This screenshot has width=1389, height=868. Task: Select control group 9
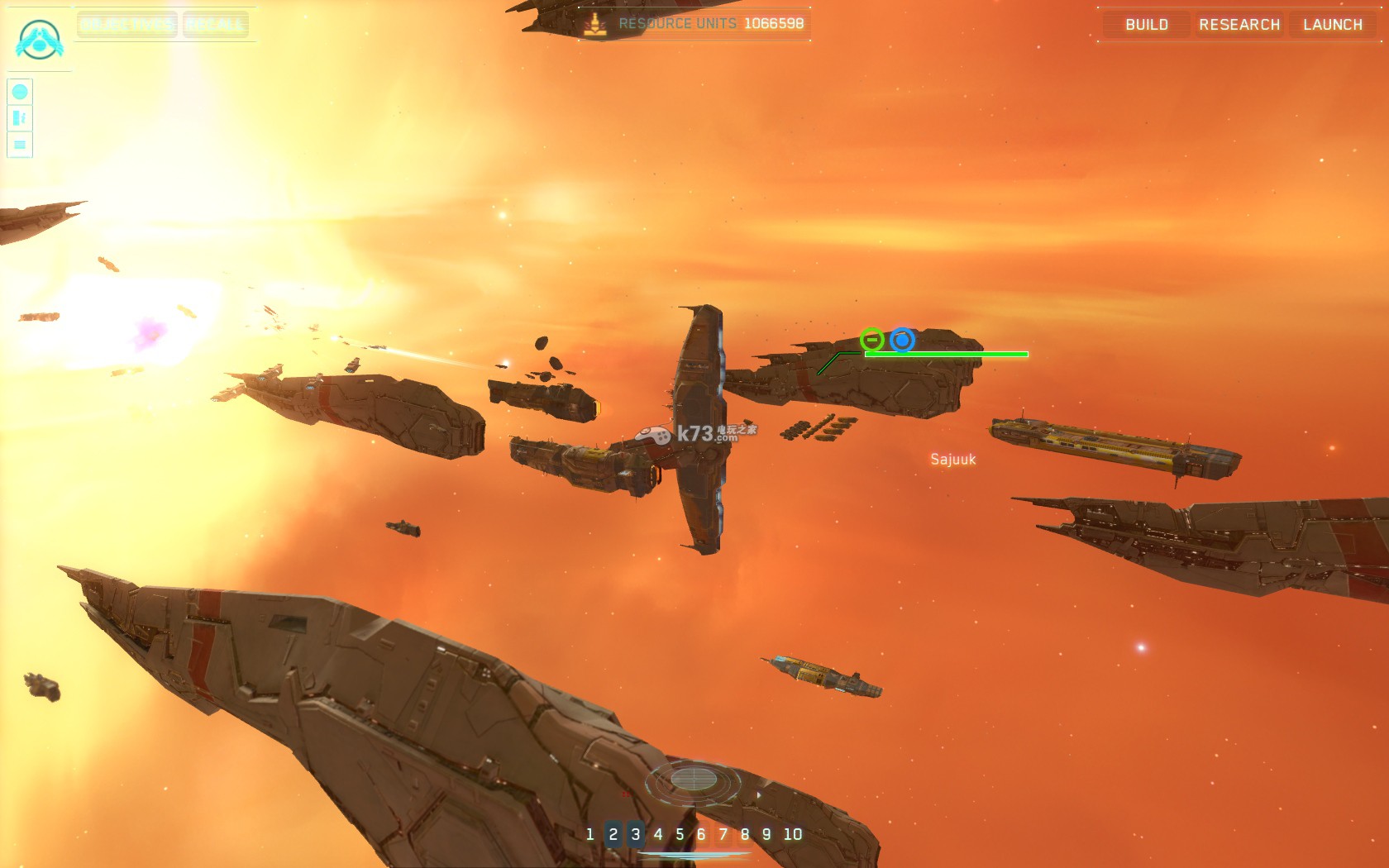tap(766, 834)
